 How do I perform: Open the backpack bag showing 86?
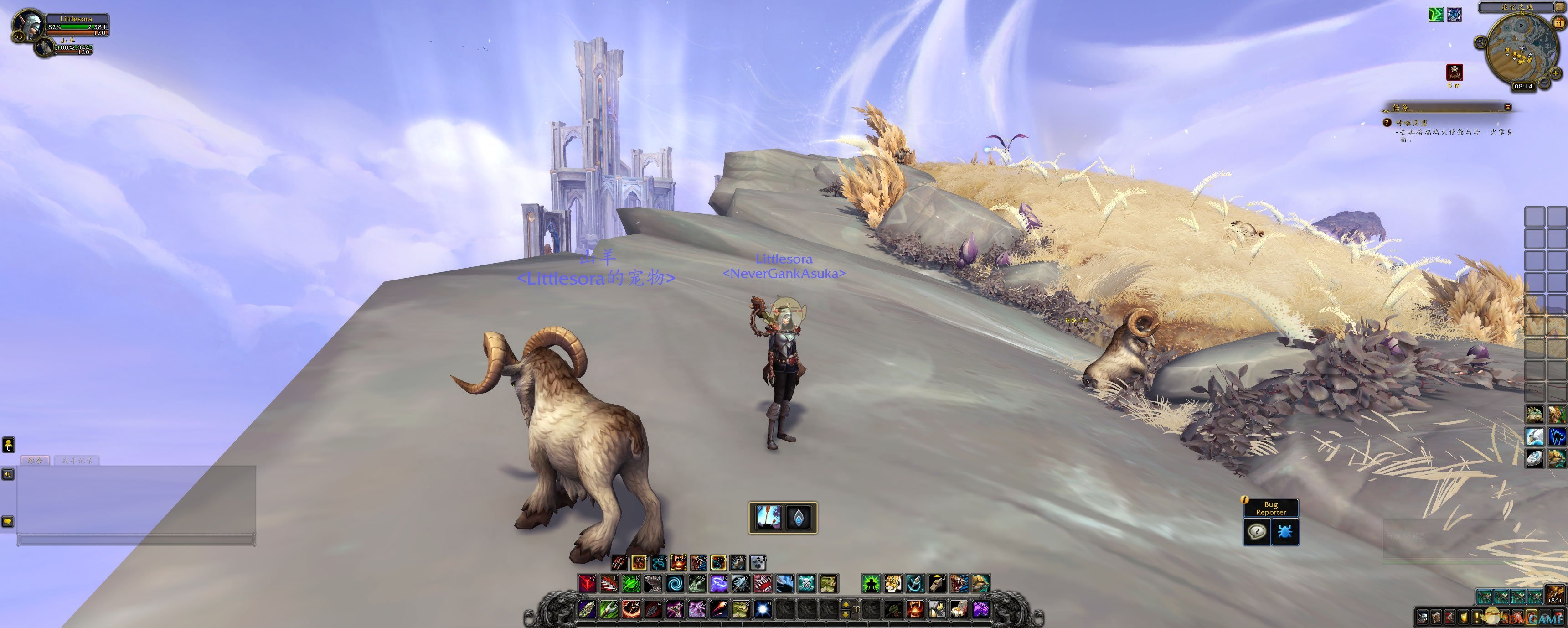coord(1557,595)
